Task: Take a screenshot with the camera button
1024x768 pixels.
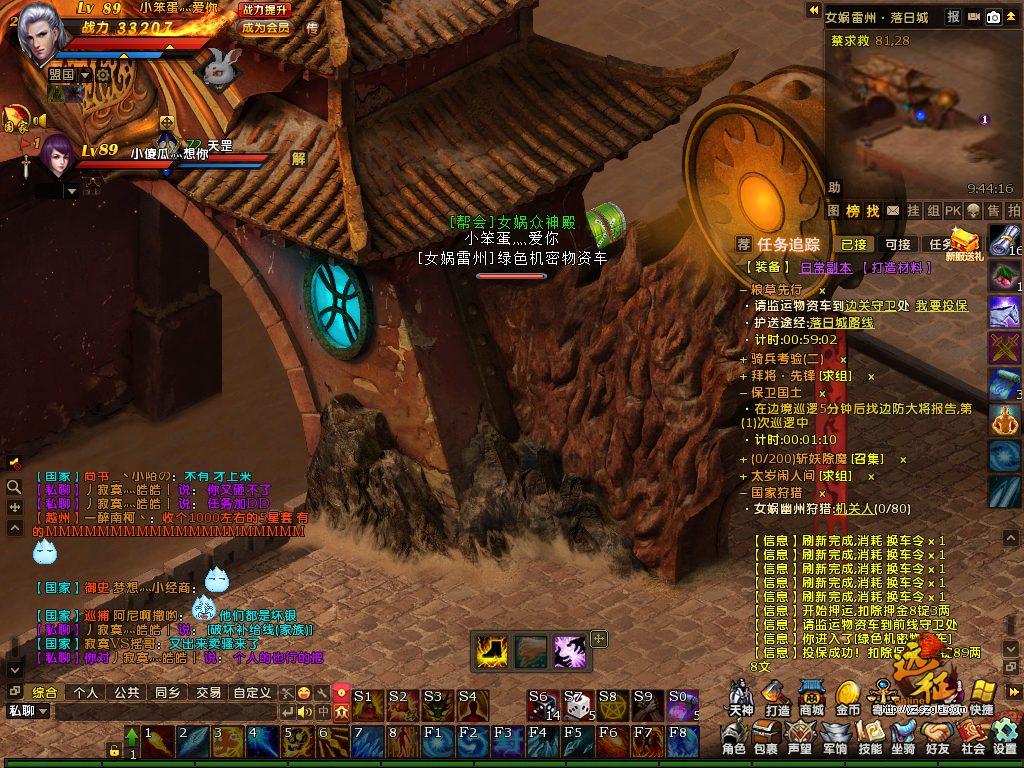Action: coord(994,17)
